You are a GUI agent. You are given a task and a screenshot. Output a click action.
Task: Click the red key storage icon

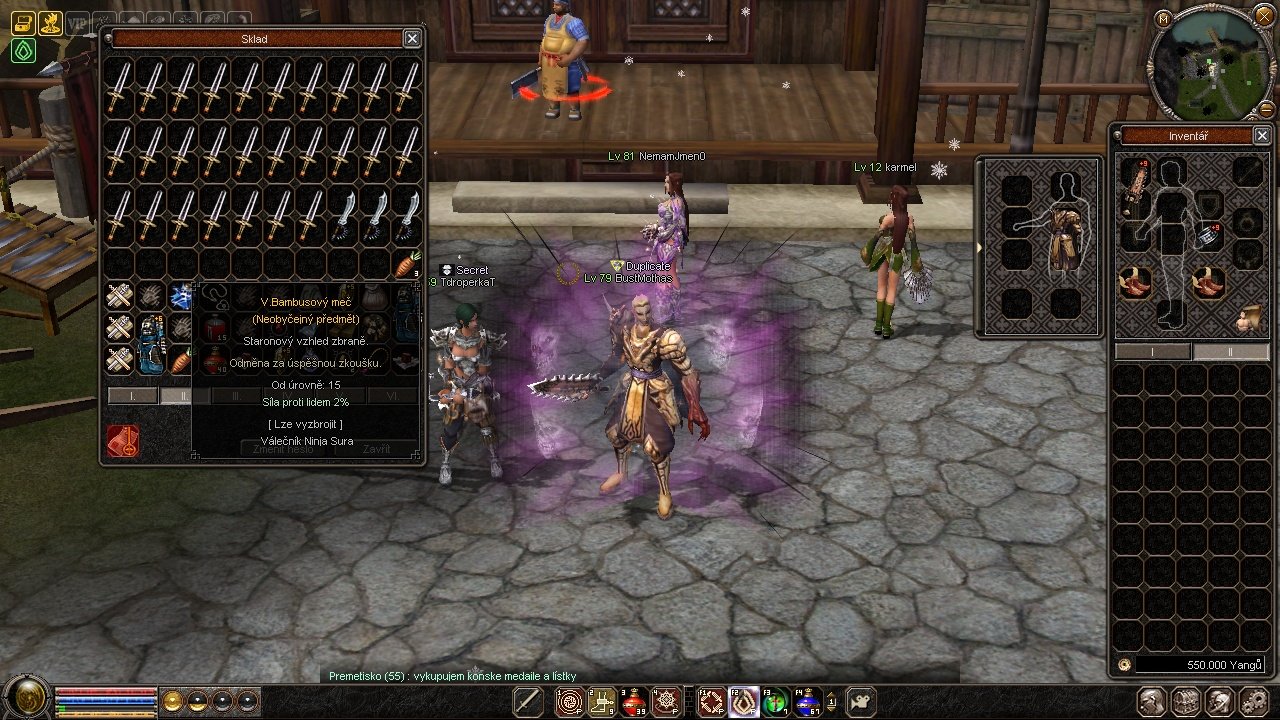[123, 441]
